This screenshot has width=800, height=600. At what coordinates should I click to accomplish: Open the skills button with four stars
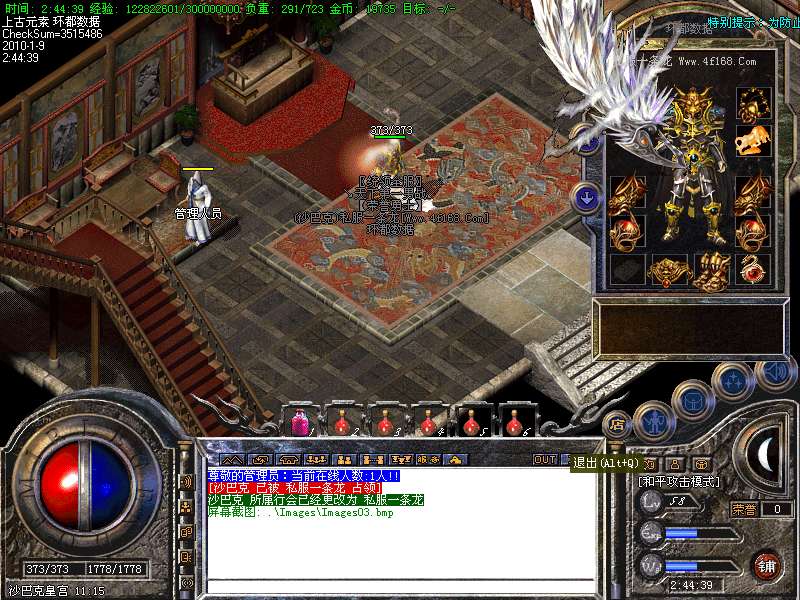click(734, 380)
